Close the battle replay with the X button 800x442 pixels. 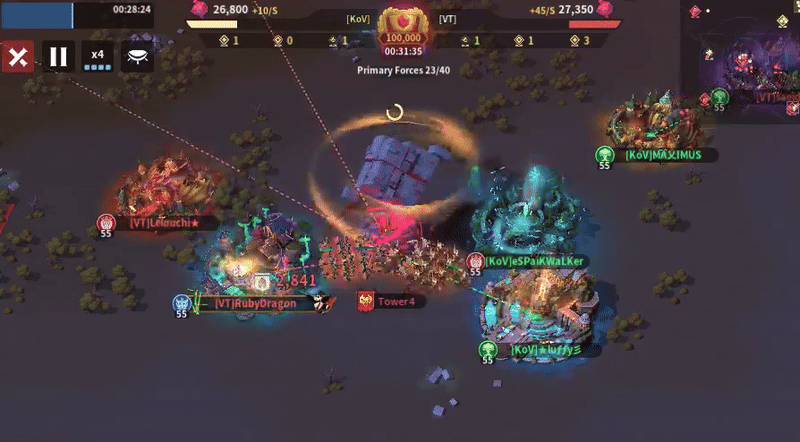[x=17, y=56]
